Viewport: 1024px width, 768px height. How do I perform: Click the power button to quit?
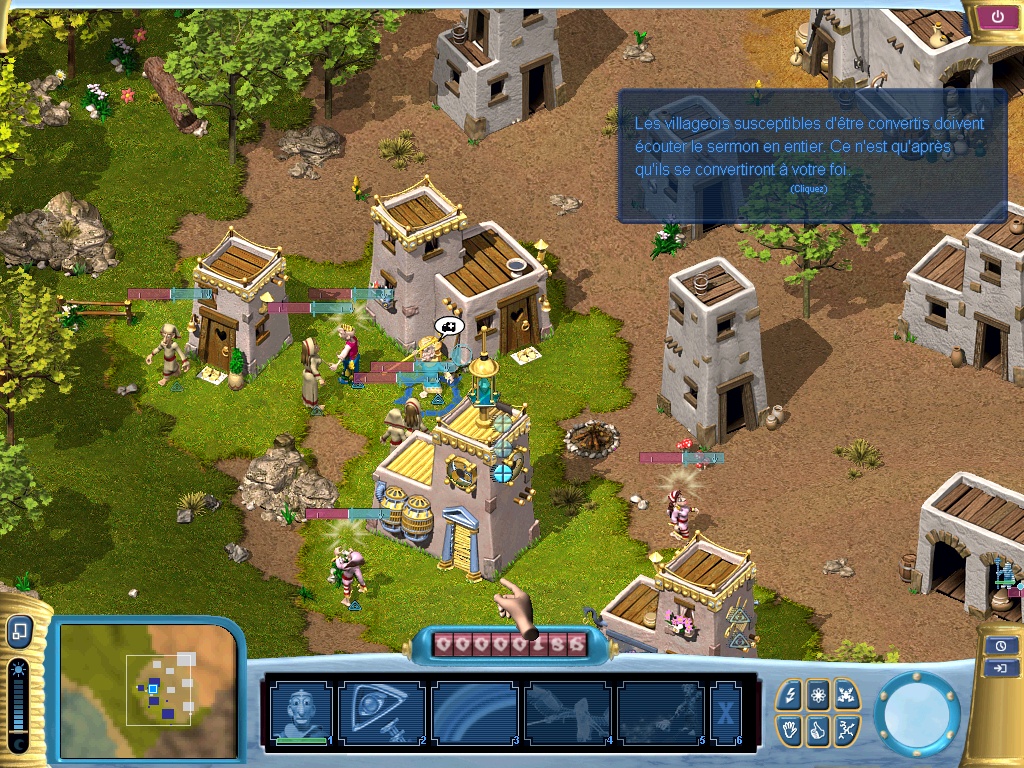point(997,17)
